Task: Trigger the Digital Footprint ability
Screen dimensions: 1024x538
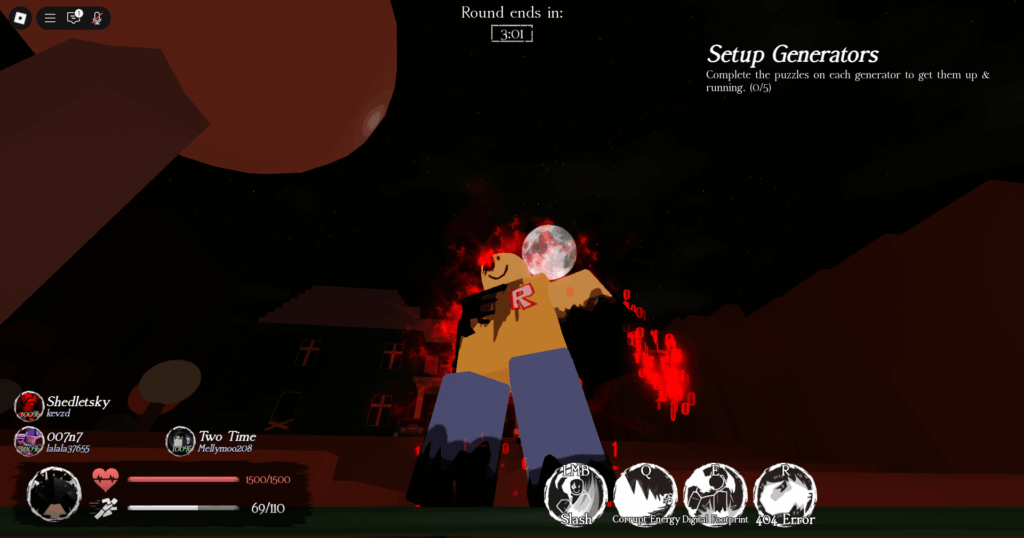Action: coord(715,494)
